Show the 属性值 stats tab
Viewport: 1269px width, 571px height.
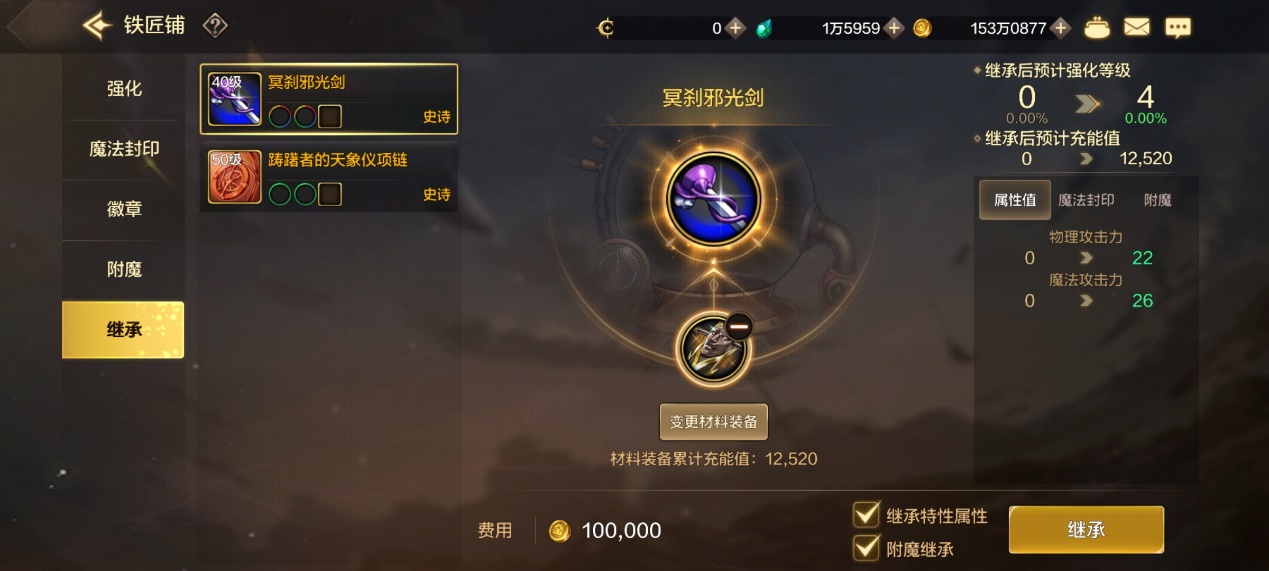1014,200
